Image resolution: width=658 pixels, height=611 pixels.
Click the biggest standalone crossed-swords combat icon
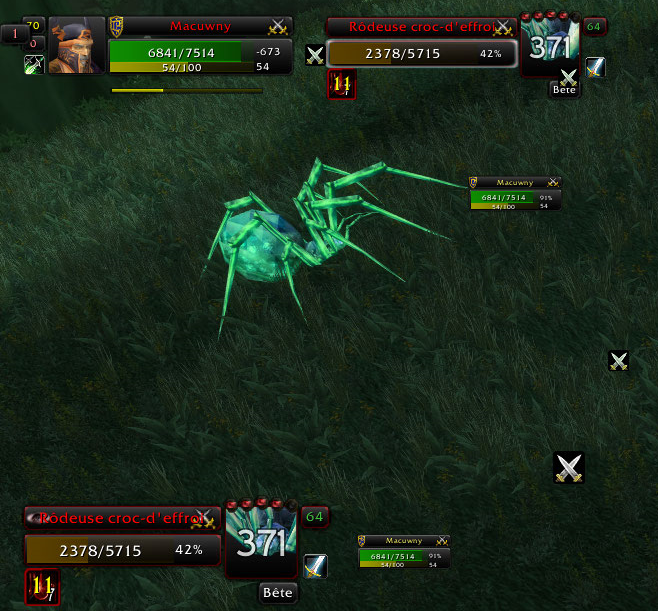pos(568,467)
